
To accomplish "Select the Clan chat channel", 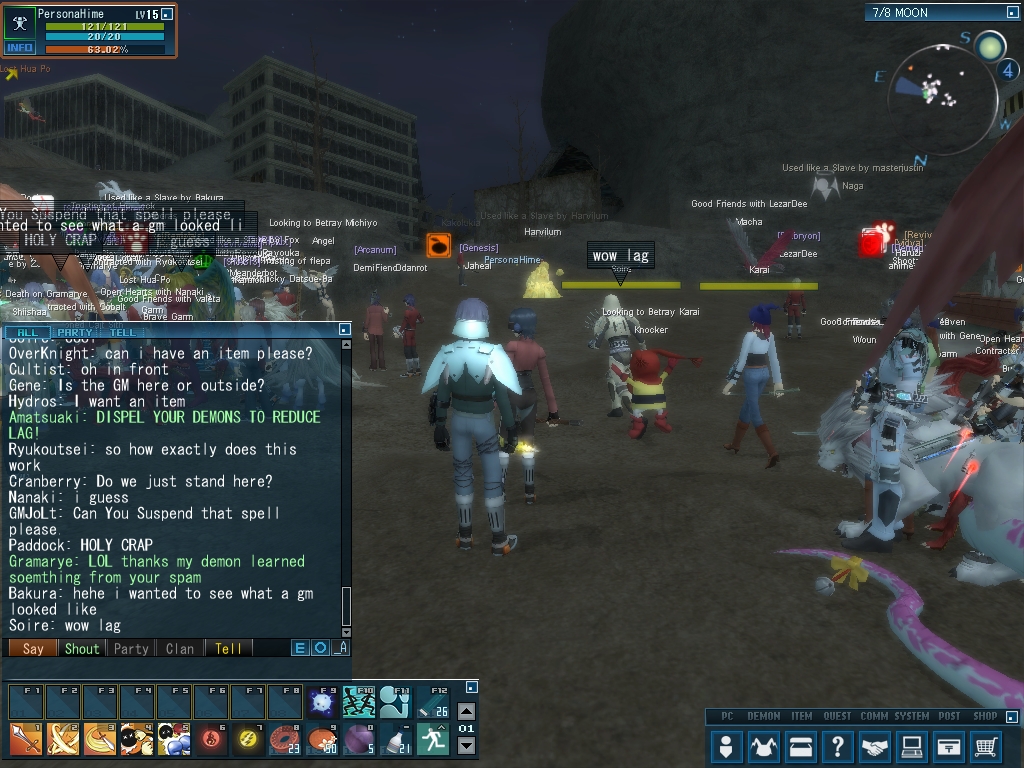I will (x=180, y=648).
